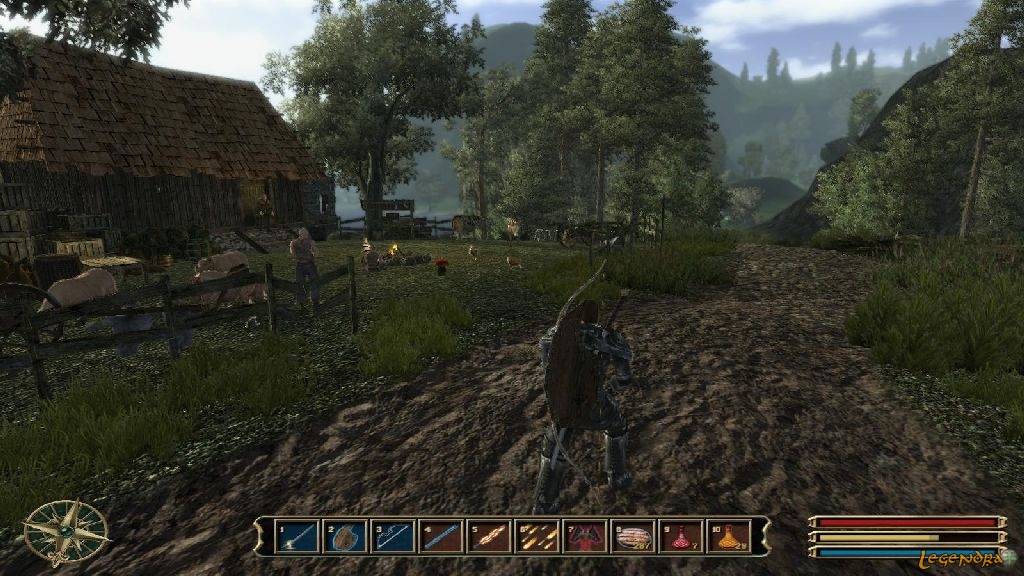Click the golden compass rose
Image resolution: width=1024 pixels, height=576 pixels.
66,531
